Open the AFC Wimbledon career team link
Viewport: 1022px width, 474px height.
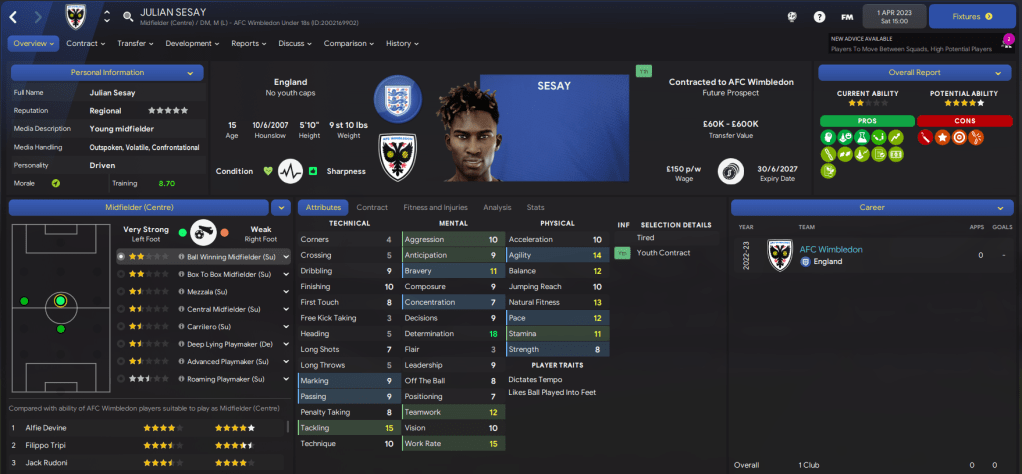coord(830,249)
